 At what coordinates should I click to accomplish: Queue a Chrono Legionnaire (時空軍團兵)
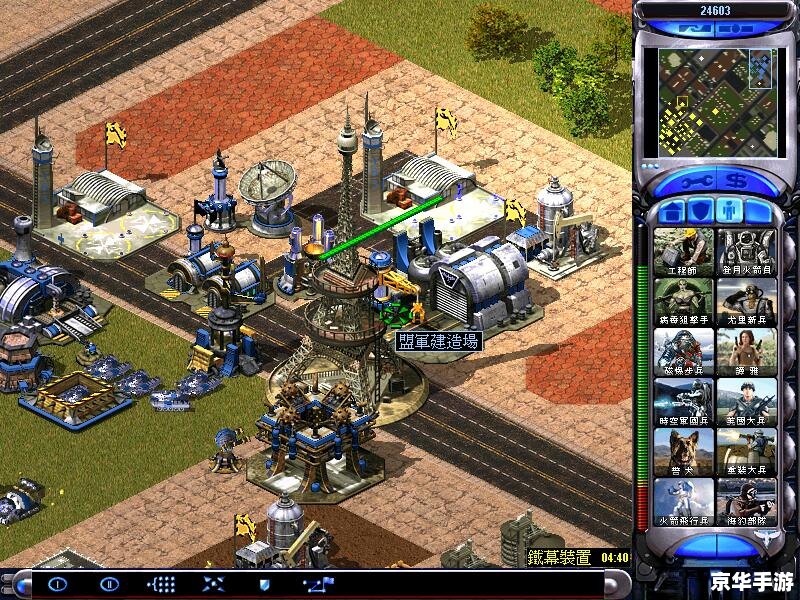(684, 401)
